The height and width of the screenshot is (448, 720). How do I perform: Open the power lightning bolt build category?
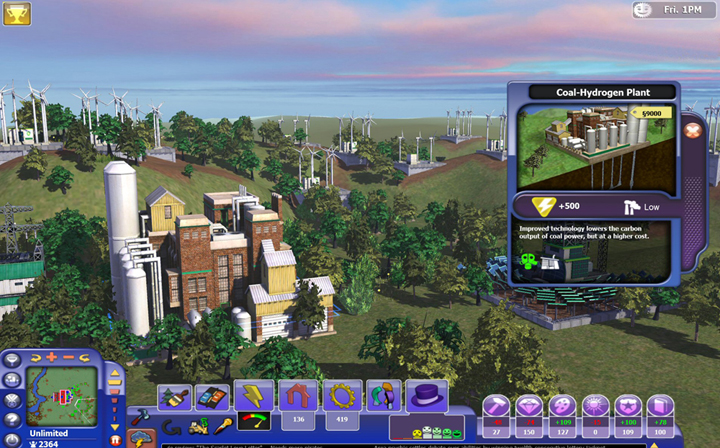pyautogui.click(x=254, y=397)
